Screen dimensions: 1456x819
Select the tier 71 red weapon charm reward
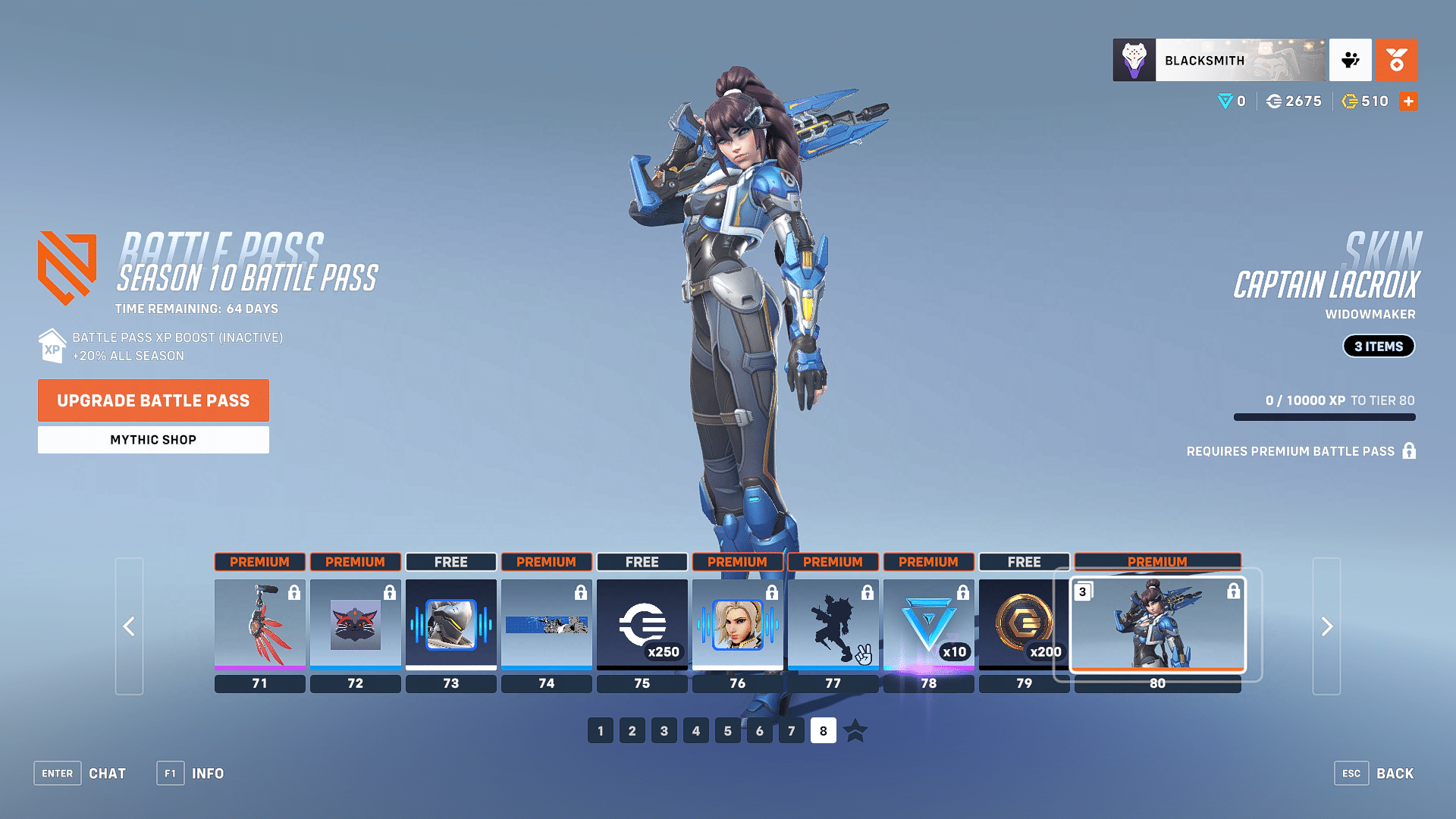pyautogui.click(x=259, y=624)
